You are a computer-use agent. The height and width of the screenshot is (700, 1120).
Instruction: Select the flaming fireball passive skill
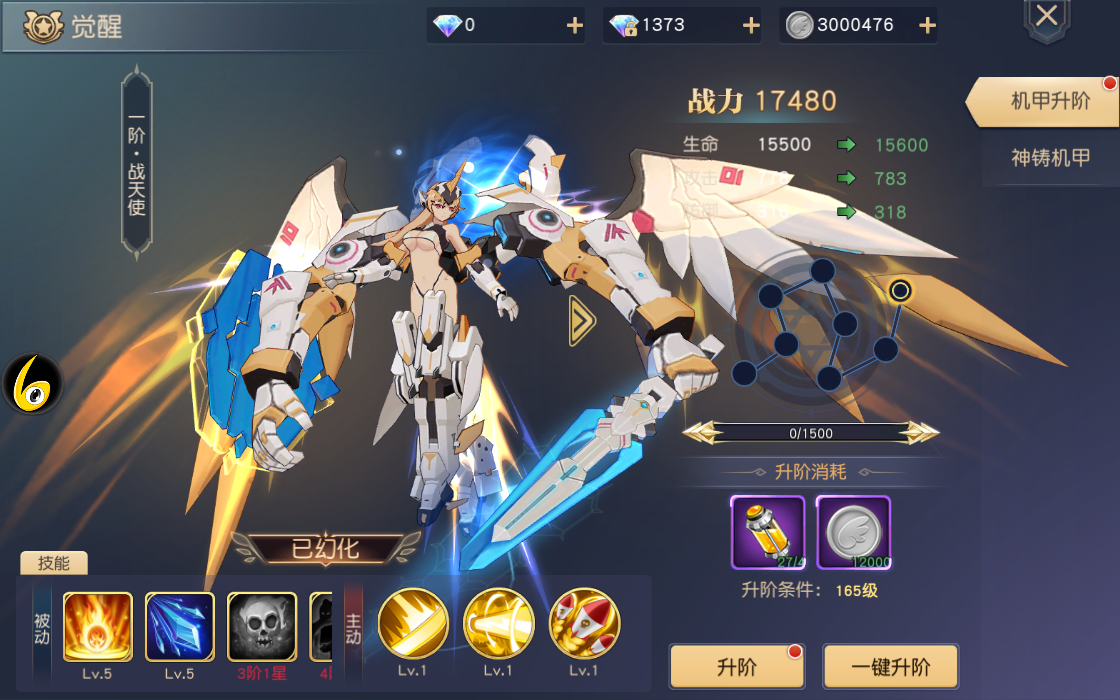click(98, 627)
